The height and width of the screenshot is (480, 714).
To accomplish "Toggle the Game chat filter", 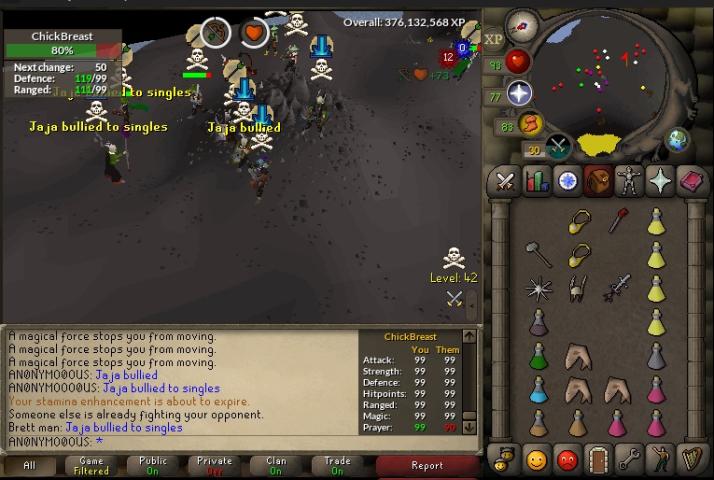I will (x=91, y=465).
